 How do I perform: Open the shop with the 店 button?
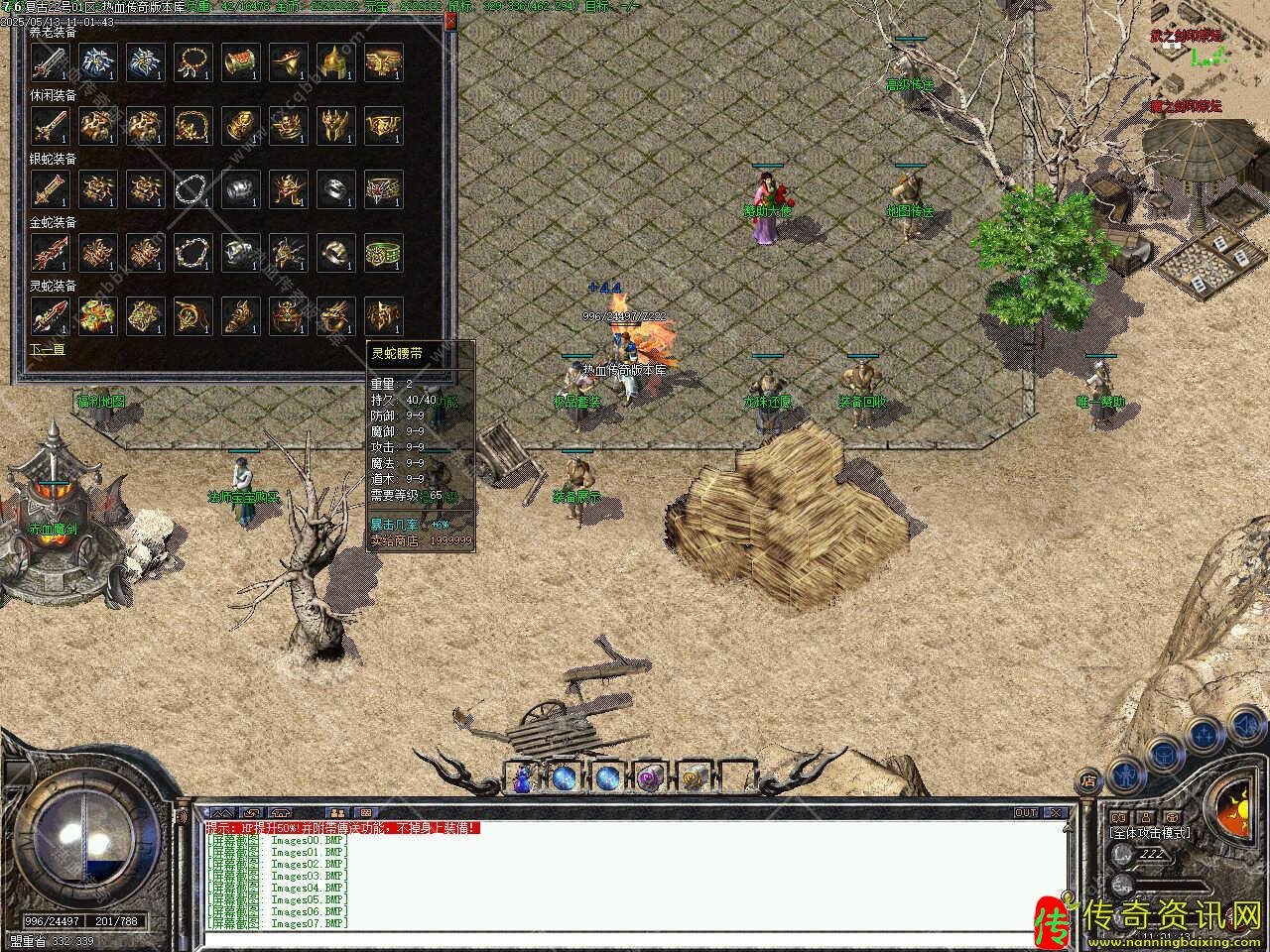tap(1089, 780)
